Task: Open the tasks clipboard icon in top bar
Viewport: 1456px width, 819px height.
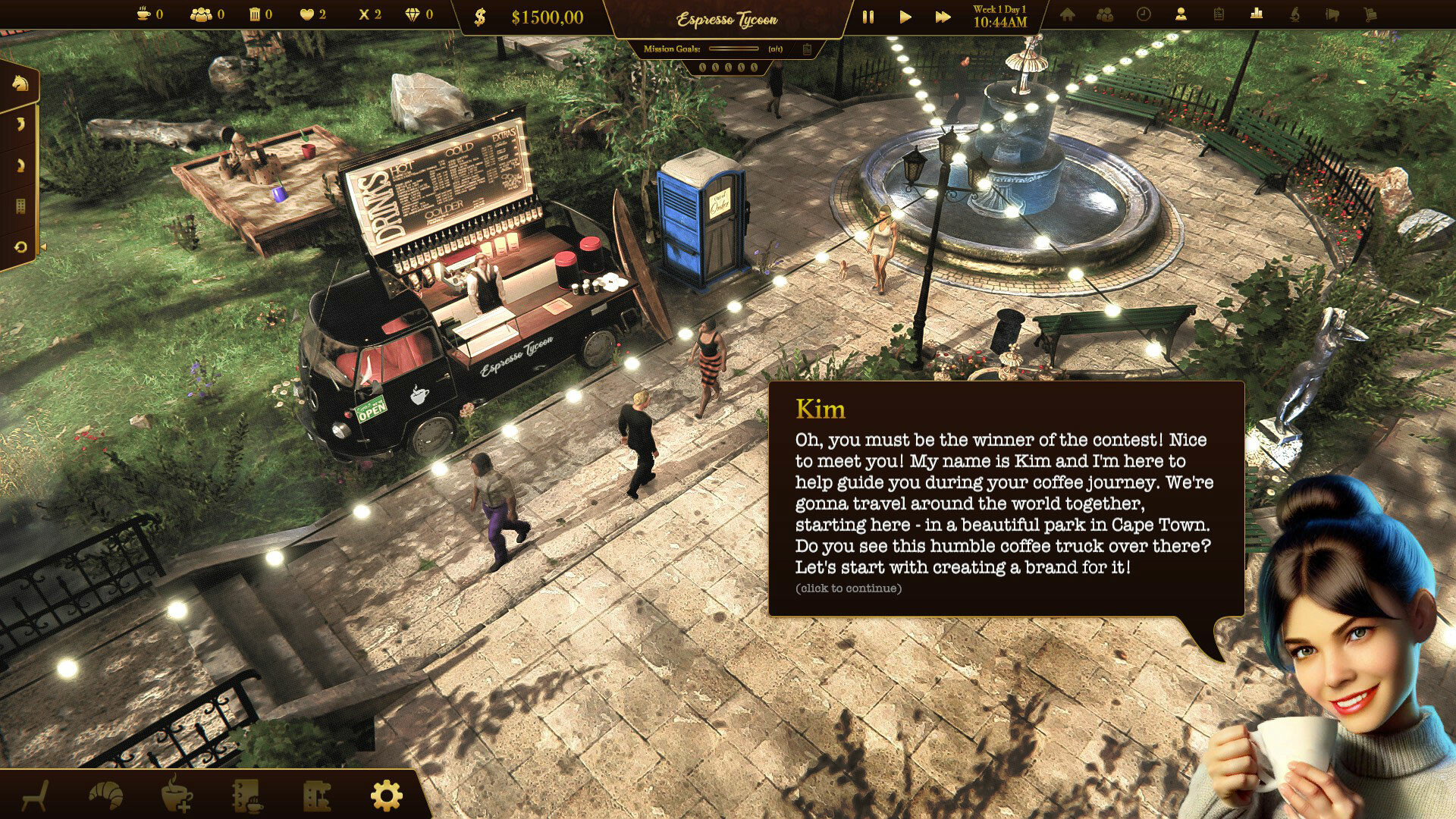Action: (x=1218, y=15)
